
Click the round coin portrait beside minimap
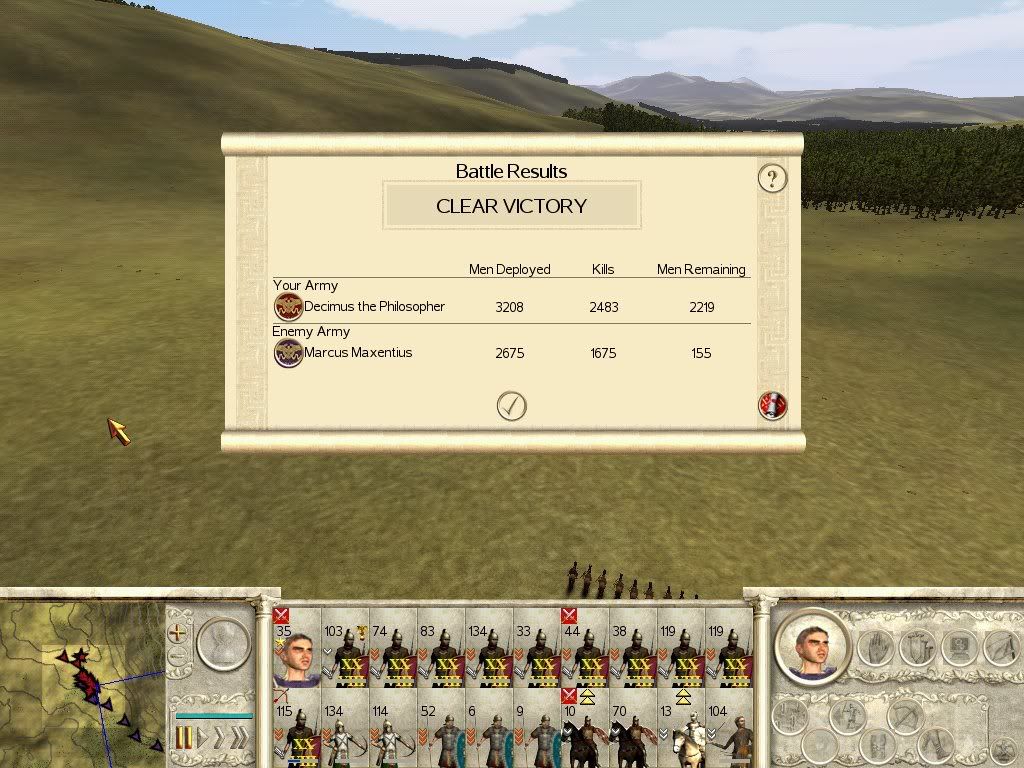tap(222, 643)
